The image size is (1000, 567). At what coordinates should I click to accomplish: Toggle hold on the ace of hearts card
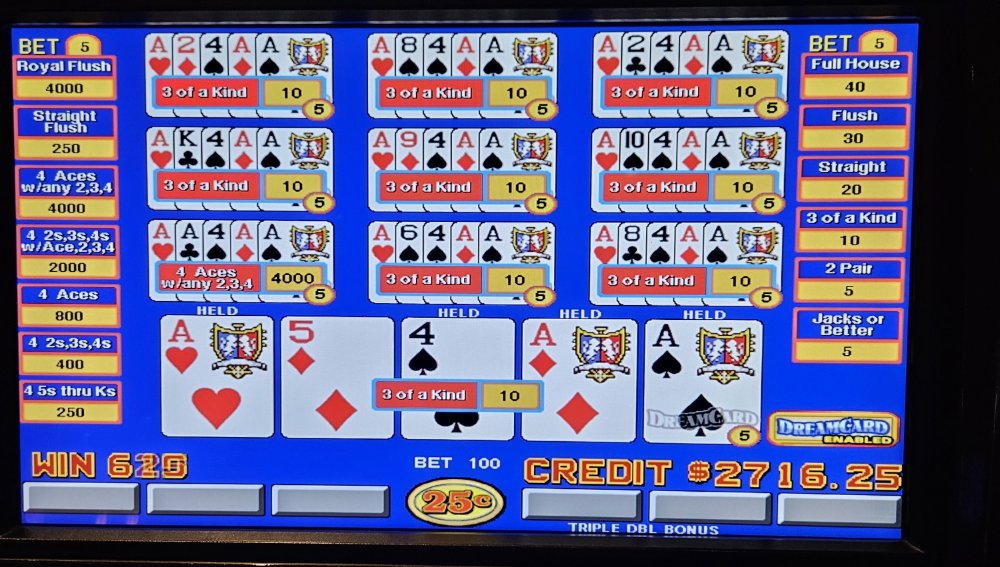(x=217, y=377)
